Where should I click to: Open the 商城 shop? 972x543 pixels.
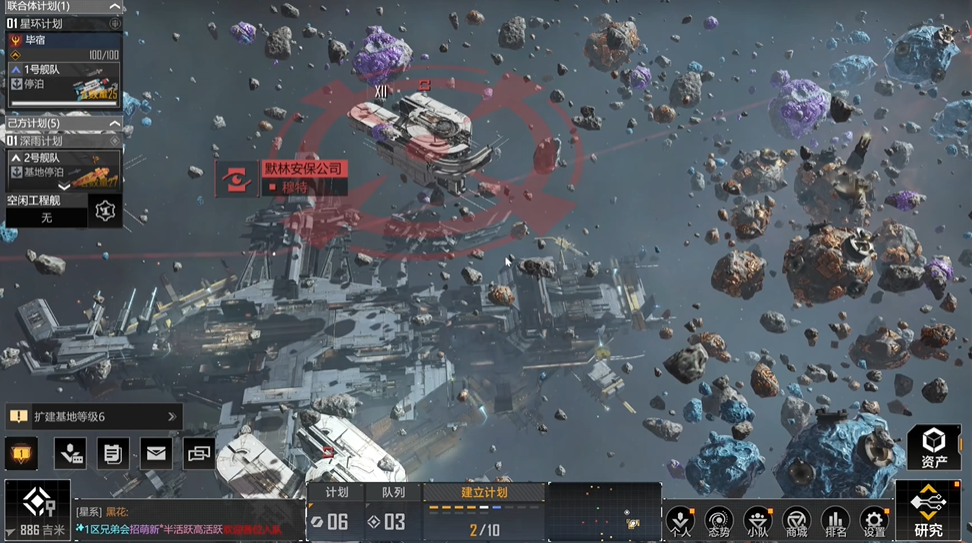796,522
